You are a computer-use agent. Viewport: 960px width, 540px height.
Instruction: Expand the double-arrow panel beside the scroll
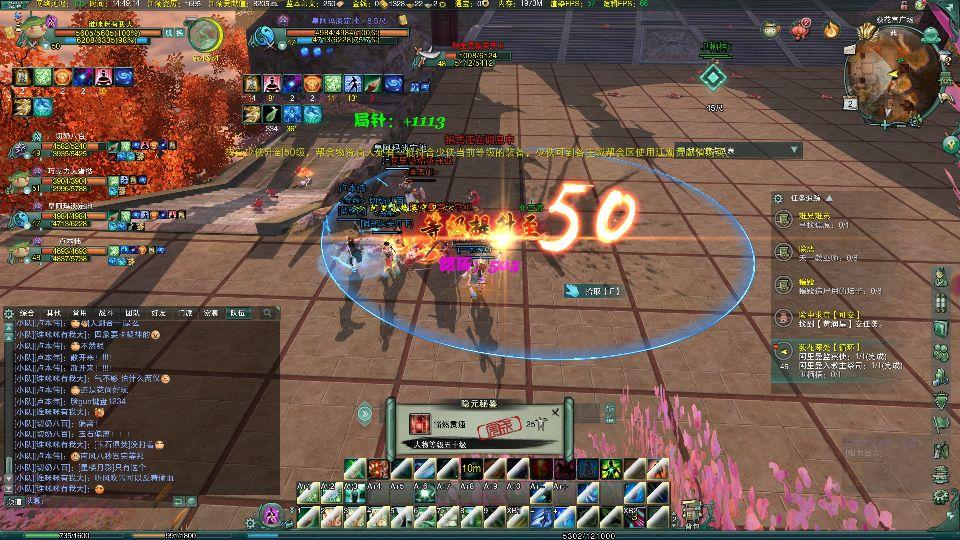(365, 412)
